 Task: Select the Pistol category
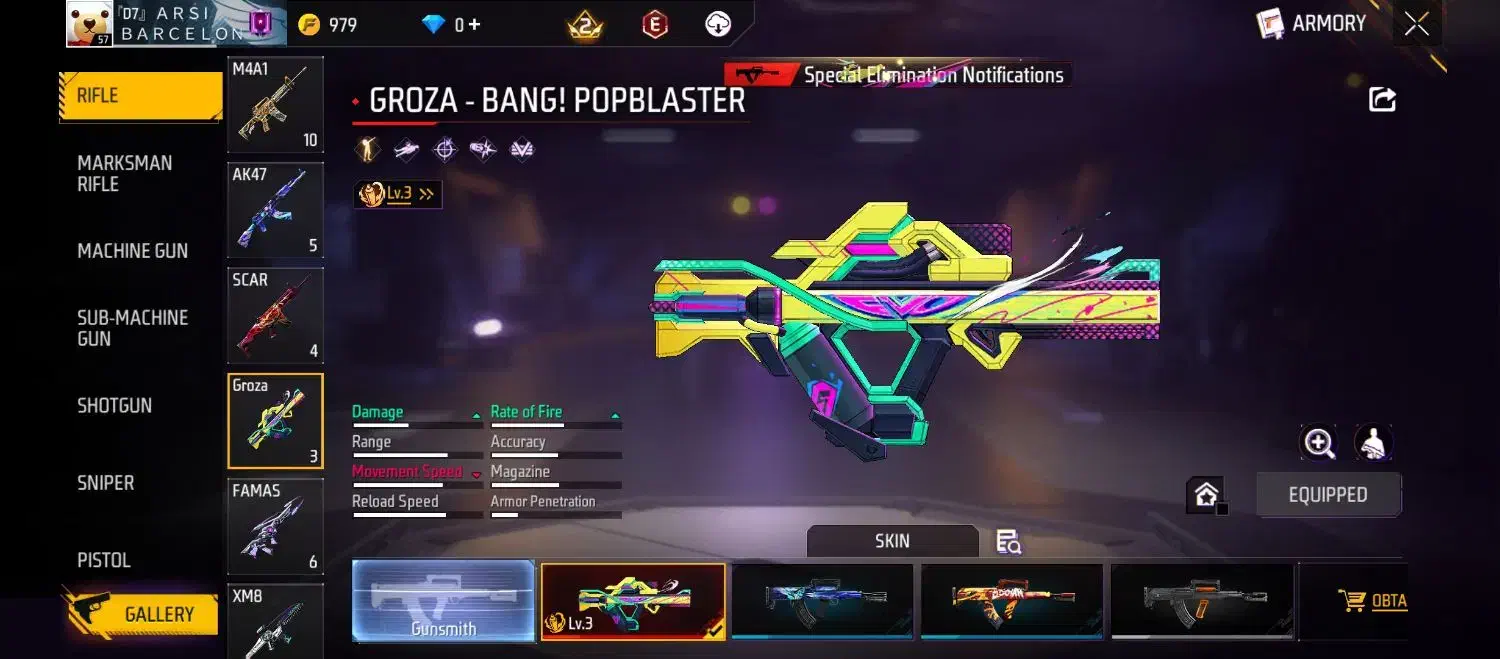click(x=104, y=560)
